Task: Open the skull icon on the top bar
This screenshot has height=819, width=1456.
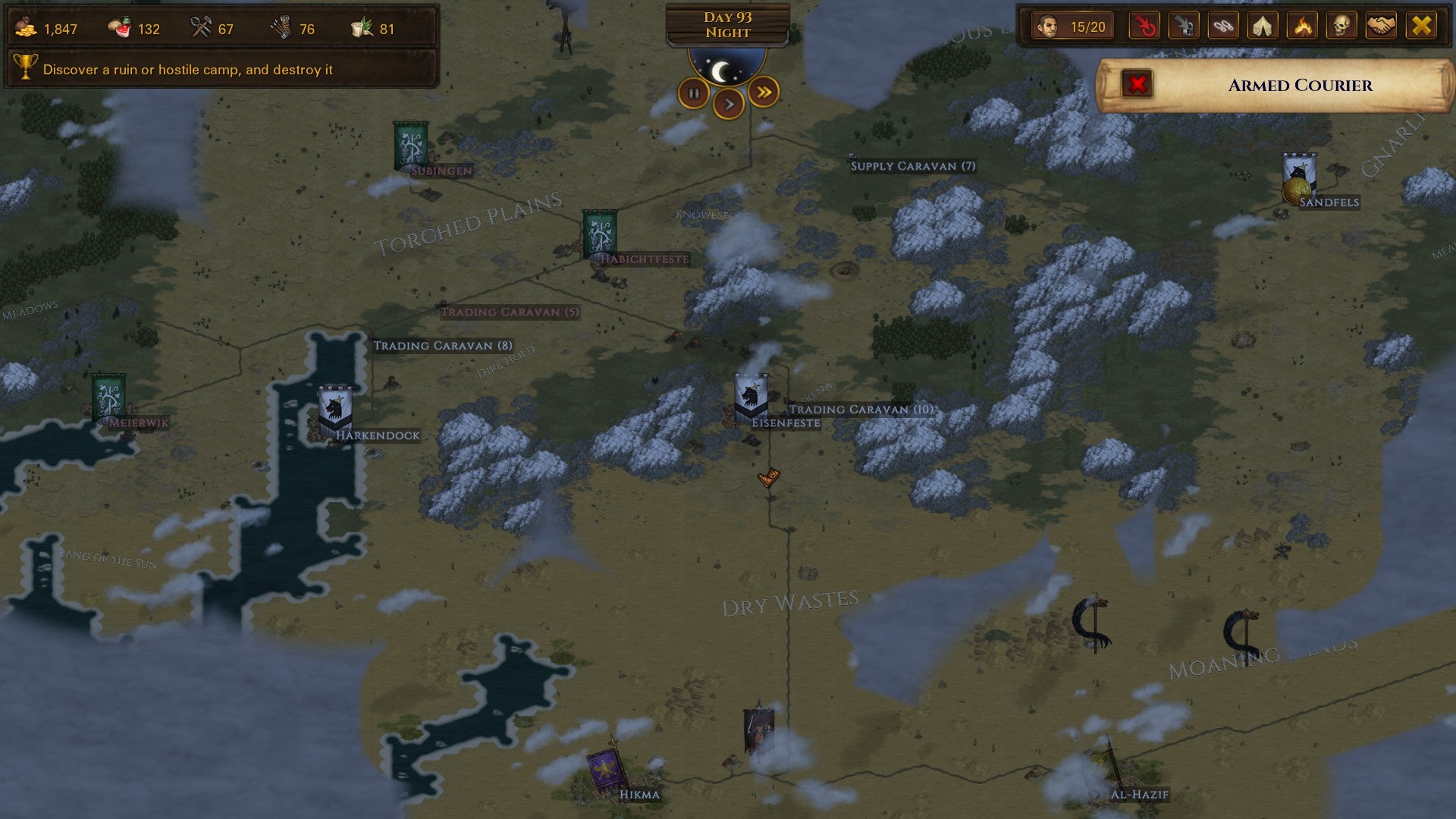Action: click(x=1346, y=27)
